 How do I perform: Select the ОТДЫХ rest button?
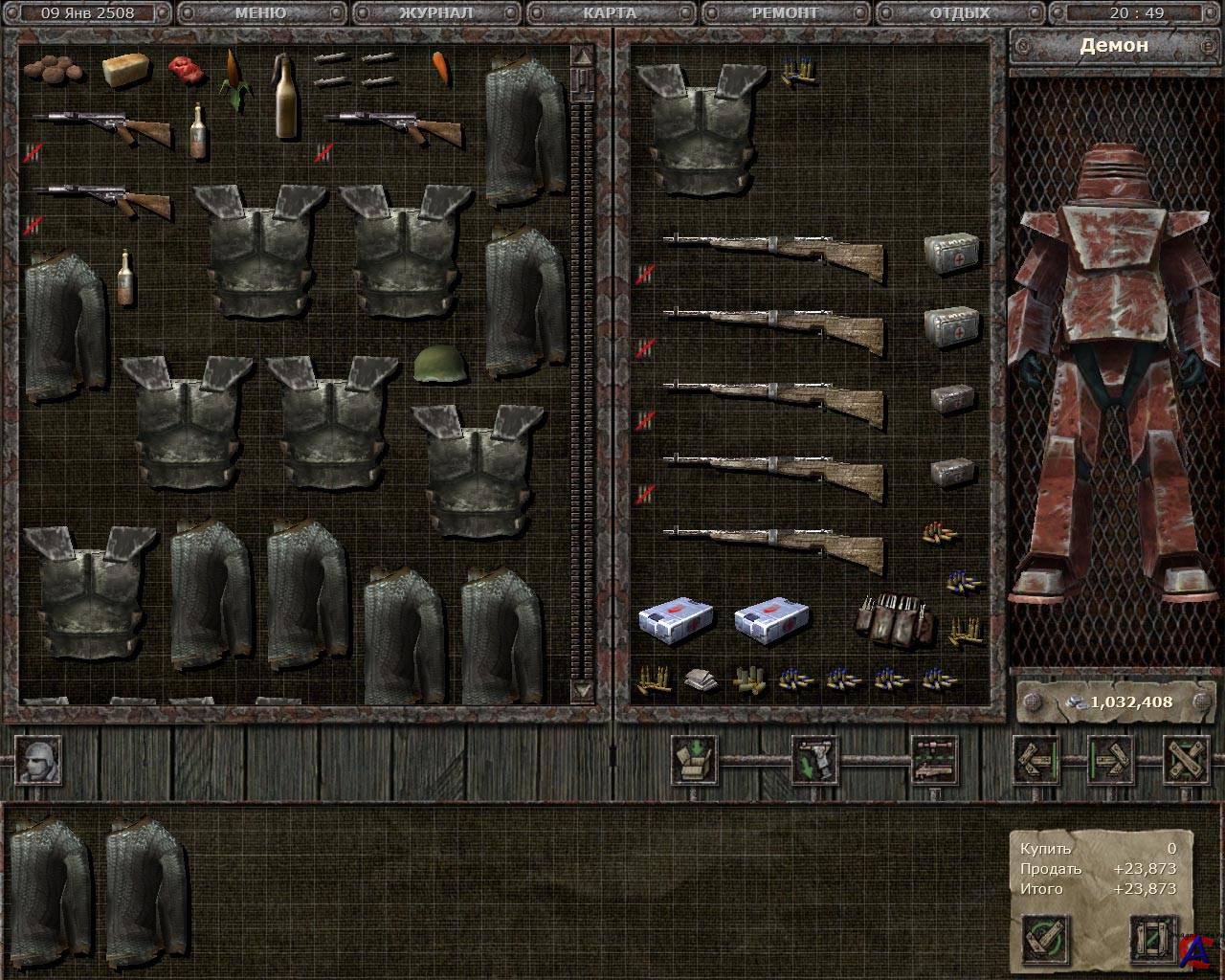[959, 13]
